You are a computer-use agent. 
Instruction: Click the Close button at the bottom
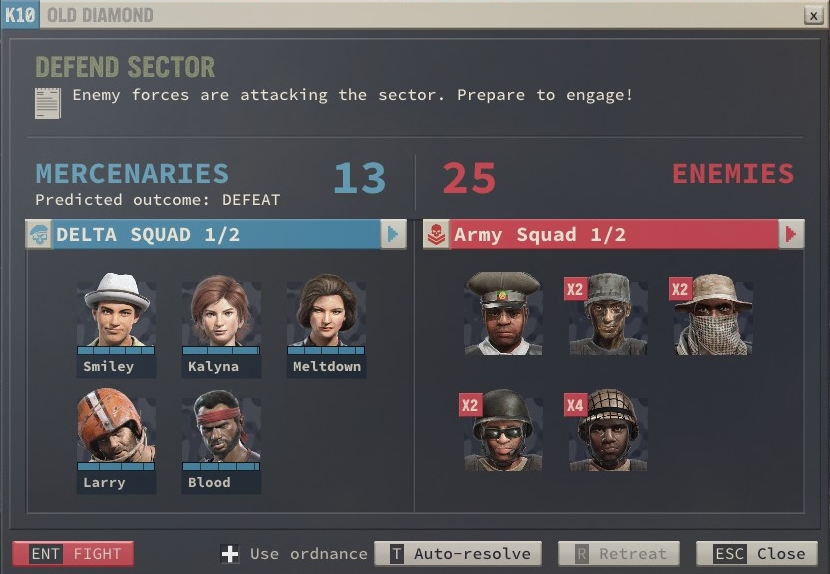point(756,553)
